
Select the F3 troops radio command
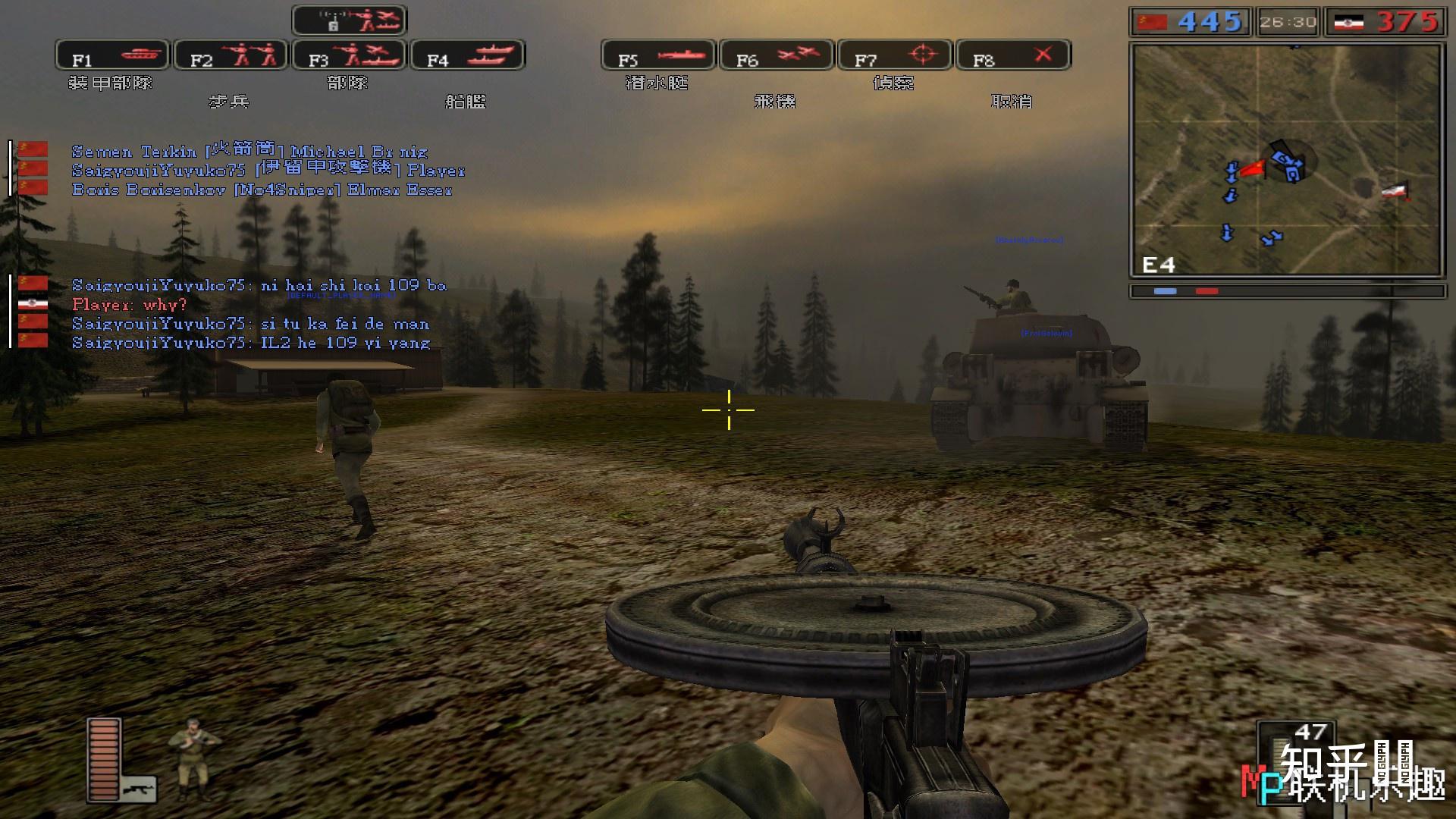coord(349,56)
